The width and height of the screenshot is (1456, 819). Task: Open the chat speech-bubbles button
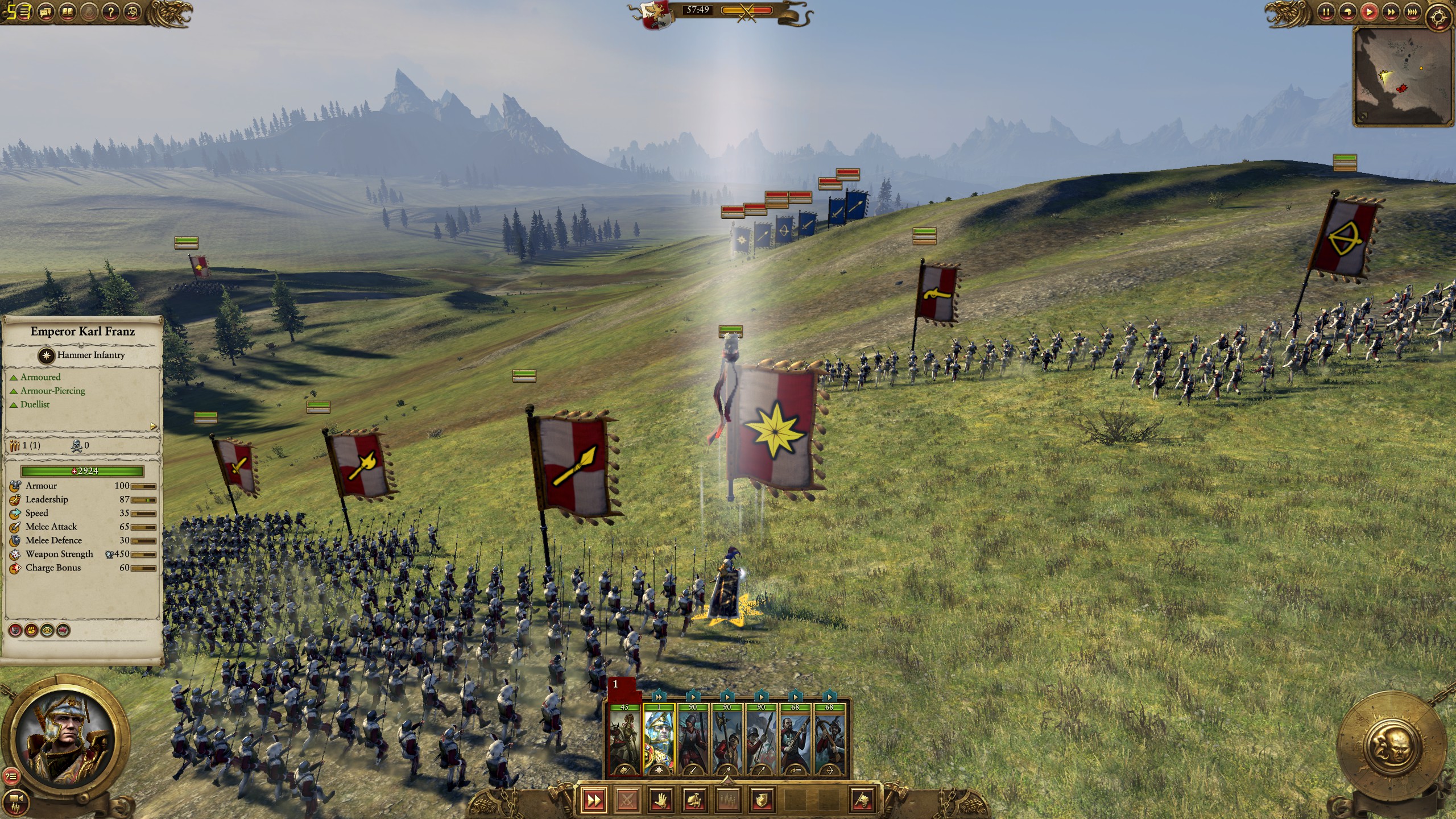(x=47, y=11)
